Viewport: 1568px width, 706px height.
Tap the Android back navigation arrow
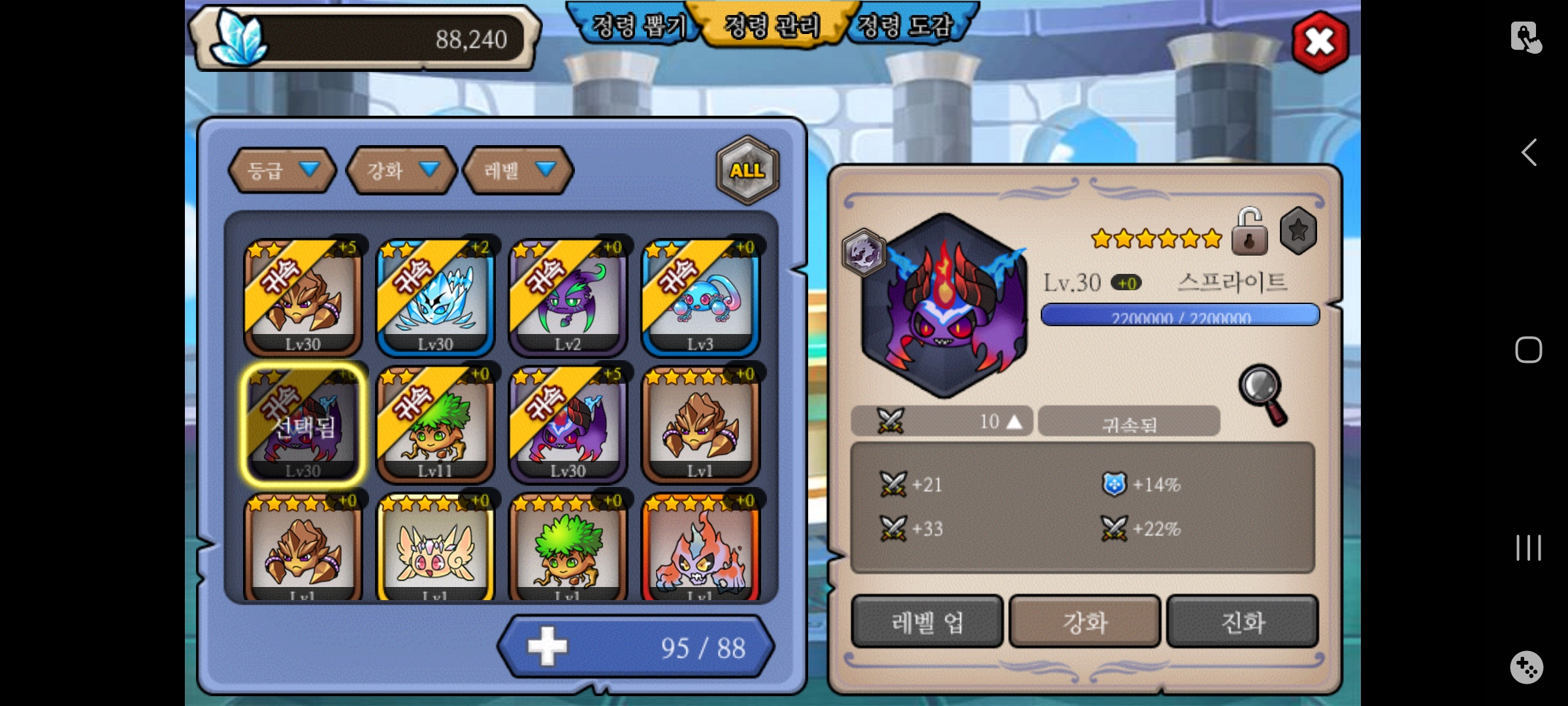1529,153
